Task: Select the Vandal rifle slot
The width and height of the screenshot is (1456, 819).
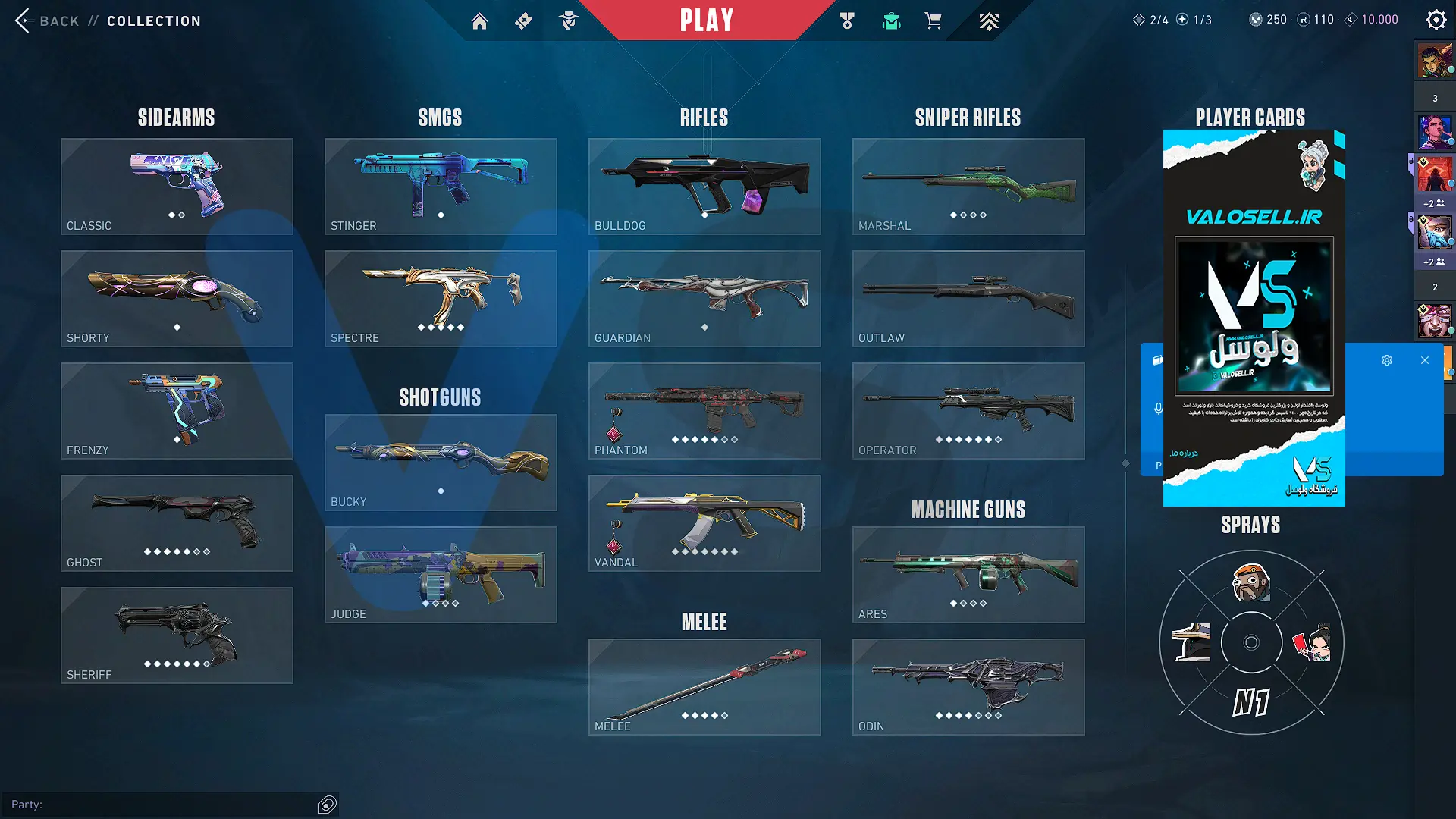Action: click(x=704, y=522)
